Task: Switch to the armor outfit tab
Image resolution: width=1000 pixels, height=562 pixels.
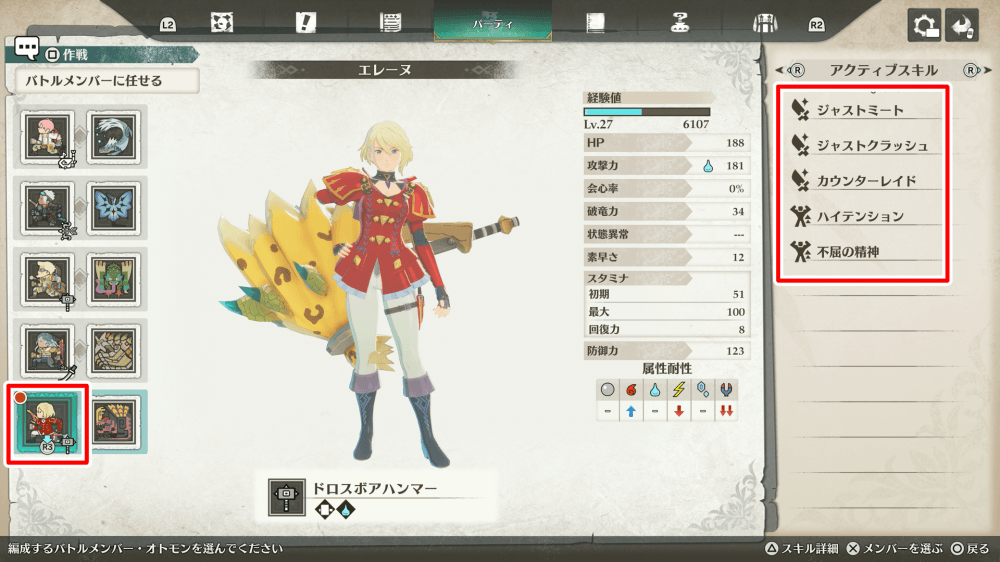Action: pos(765,22)
